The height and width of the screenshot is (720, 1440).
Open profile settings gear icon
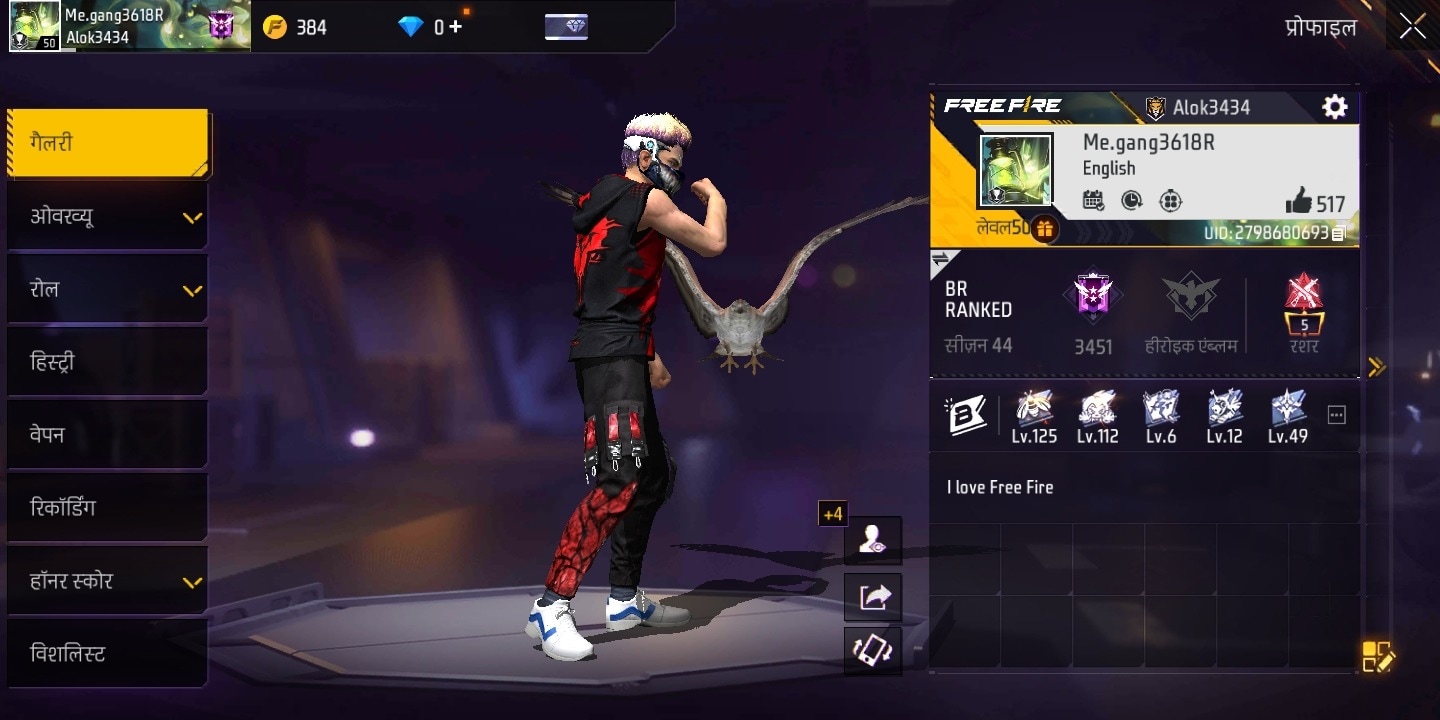(x=1334, y=107)
